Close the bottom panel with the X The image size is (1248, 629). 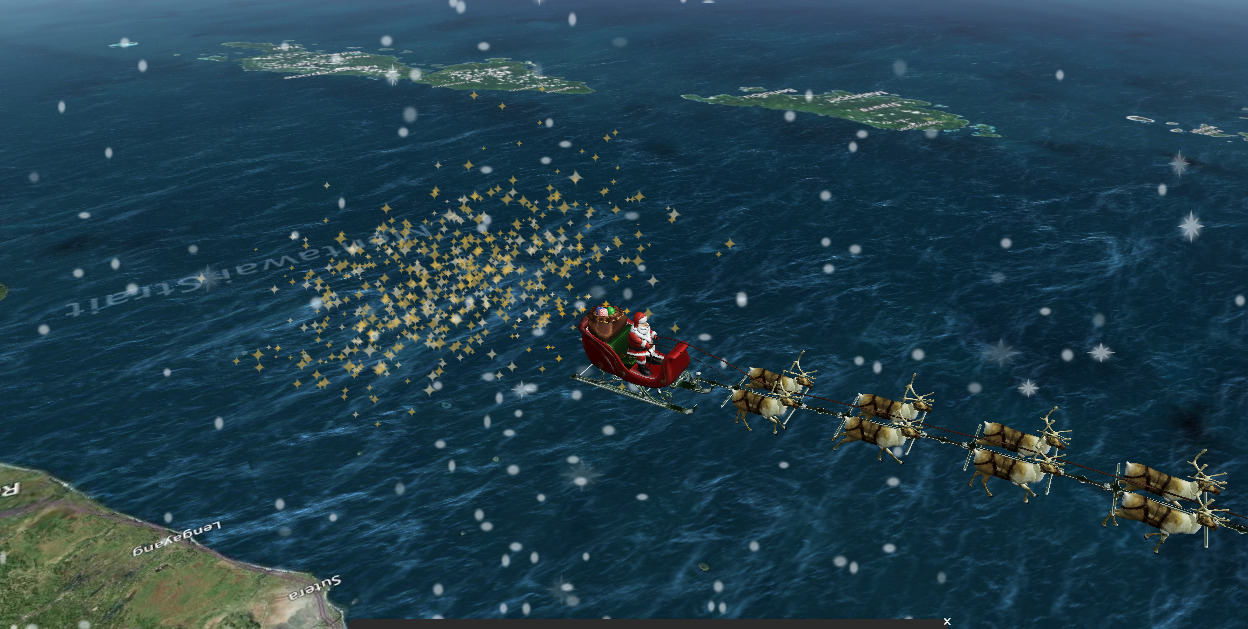[x=946, y=622]
